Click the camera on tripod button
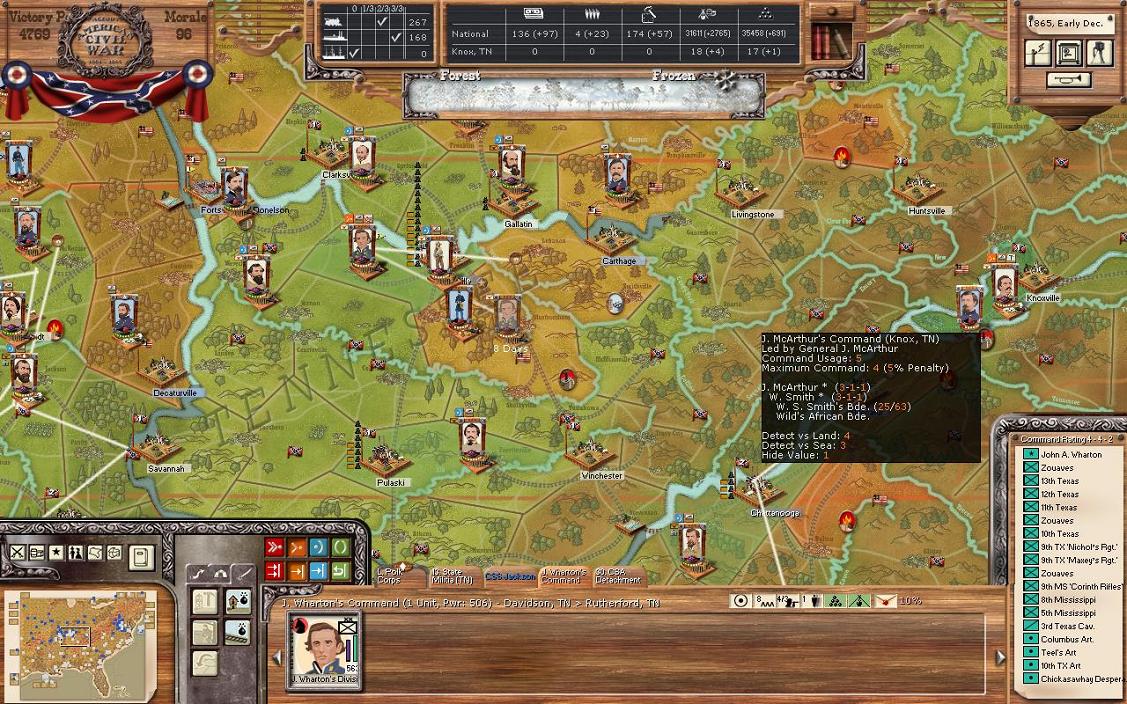This screenshot has height=704, width=1127. point(1099,53)
